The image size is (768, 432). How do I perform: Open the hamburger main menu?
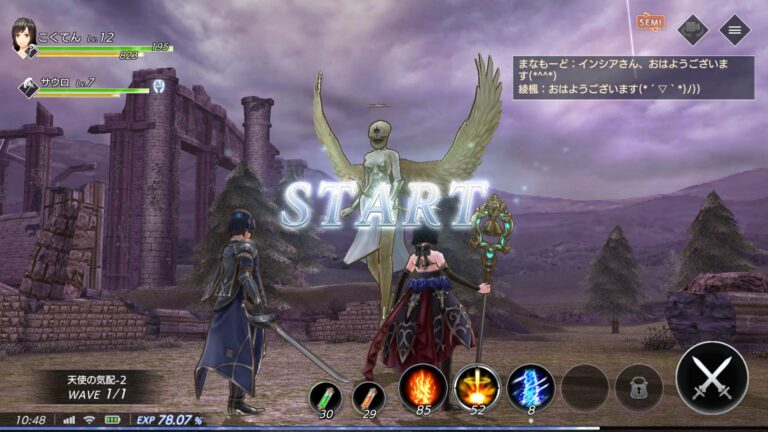click(x=735, y=30)
